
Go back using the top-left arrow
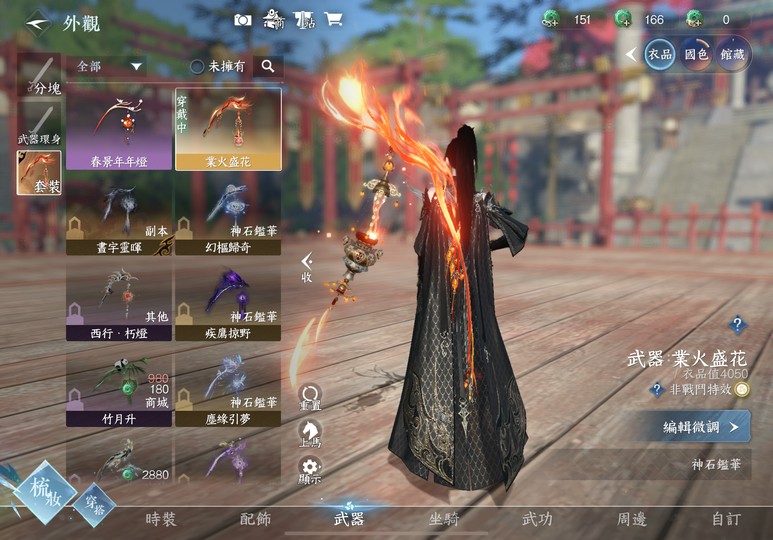coord(38,21)
